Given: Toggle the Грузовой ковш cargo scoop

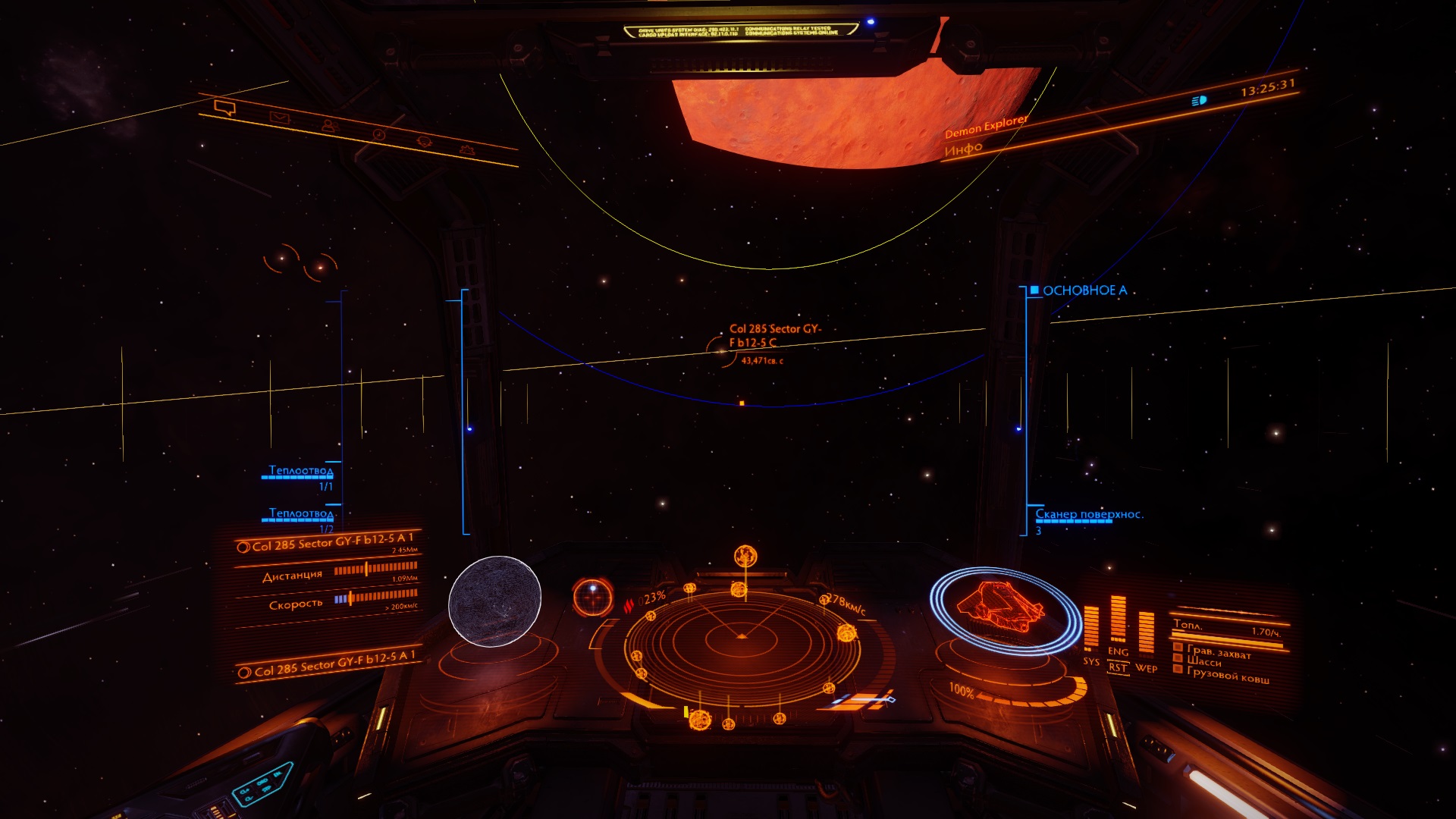Looking at the screenshot, I should click(1227, 676).
